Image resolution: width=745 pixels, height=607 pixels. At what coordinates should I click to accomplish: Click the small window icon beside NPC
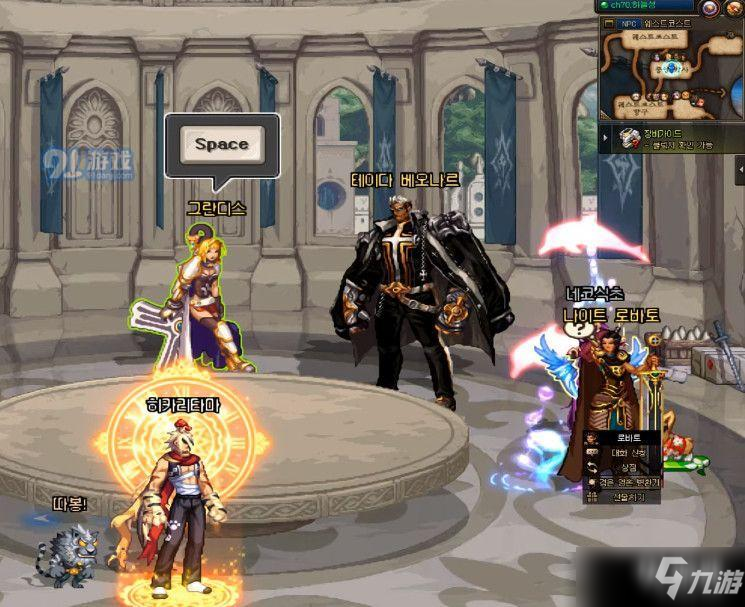608,22
